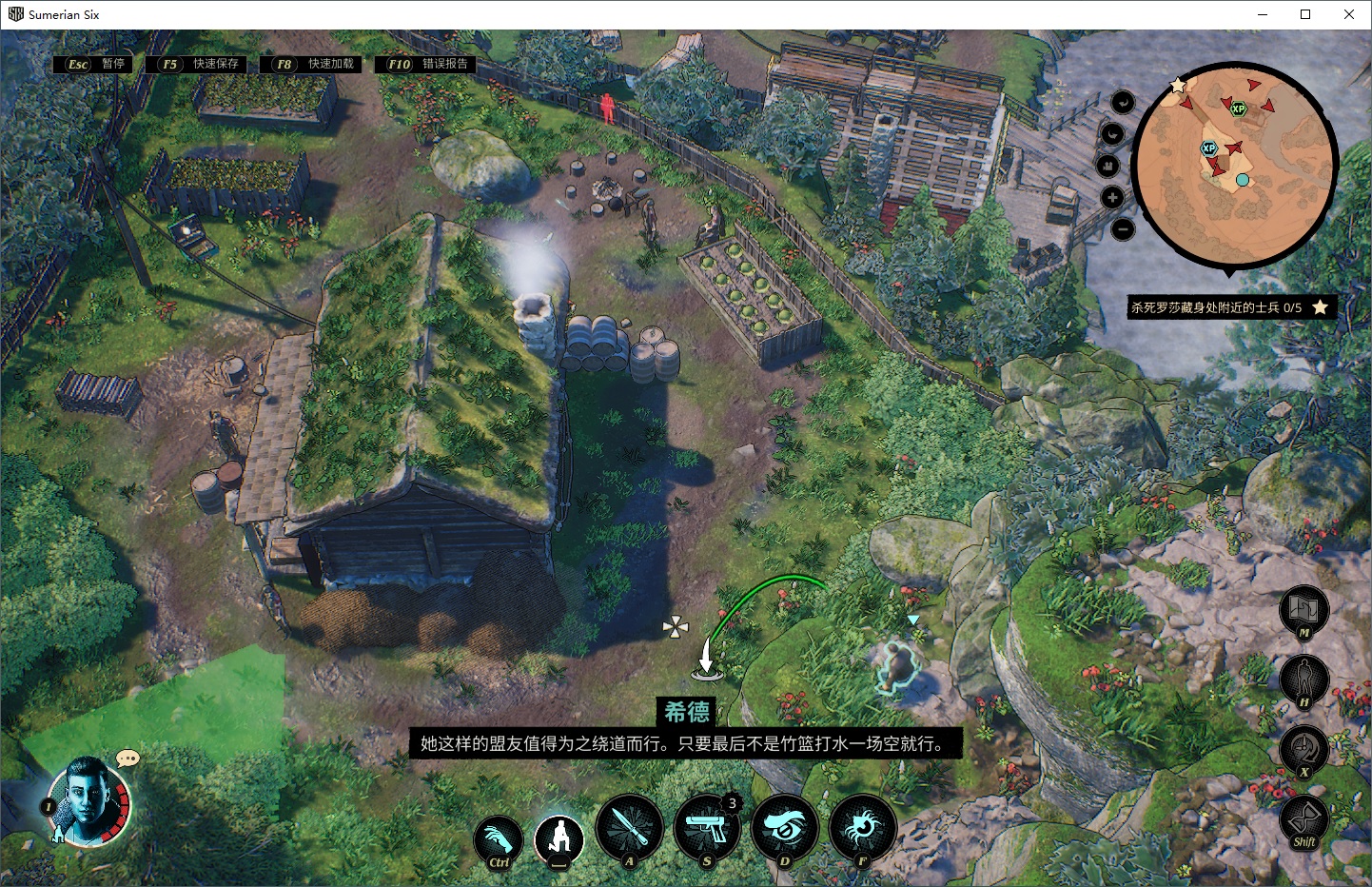Screen dimensions: 1372x887
Task: Activate the knife melee attack
Action: 629,828
